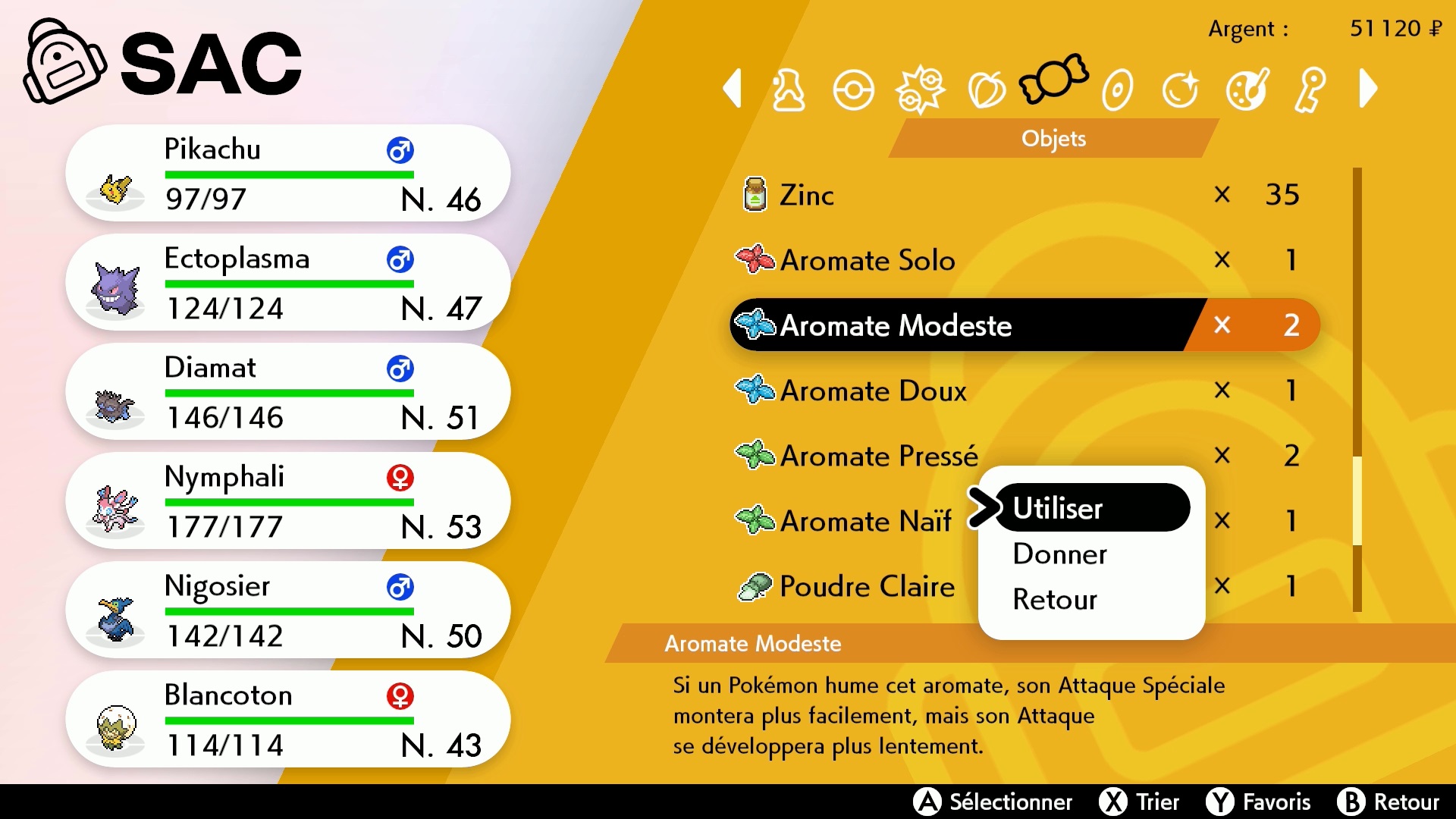The width and height of the screenshot is (1456, 819).
Task: Pick Retour in the item popup
Action: pyautogui.click(x=1055, y=600)
